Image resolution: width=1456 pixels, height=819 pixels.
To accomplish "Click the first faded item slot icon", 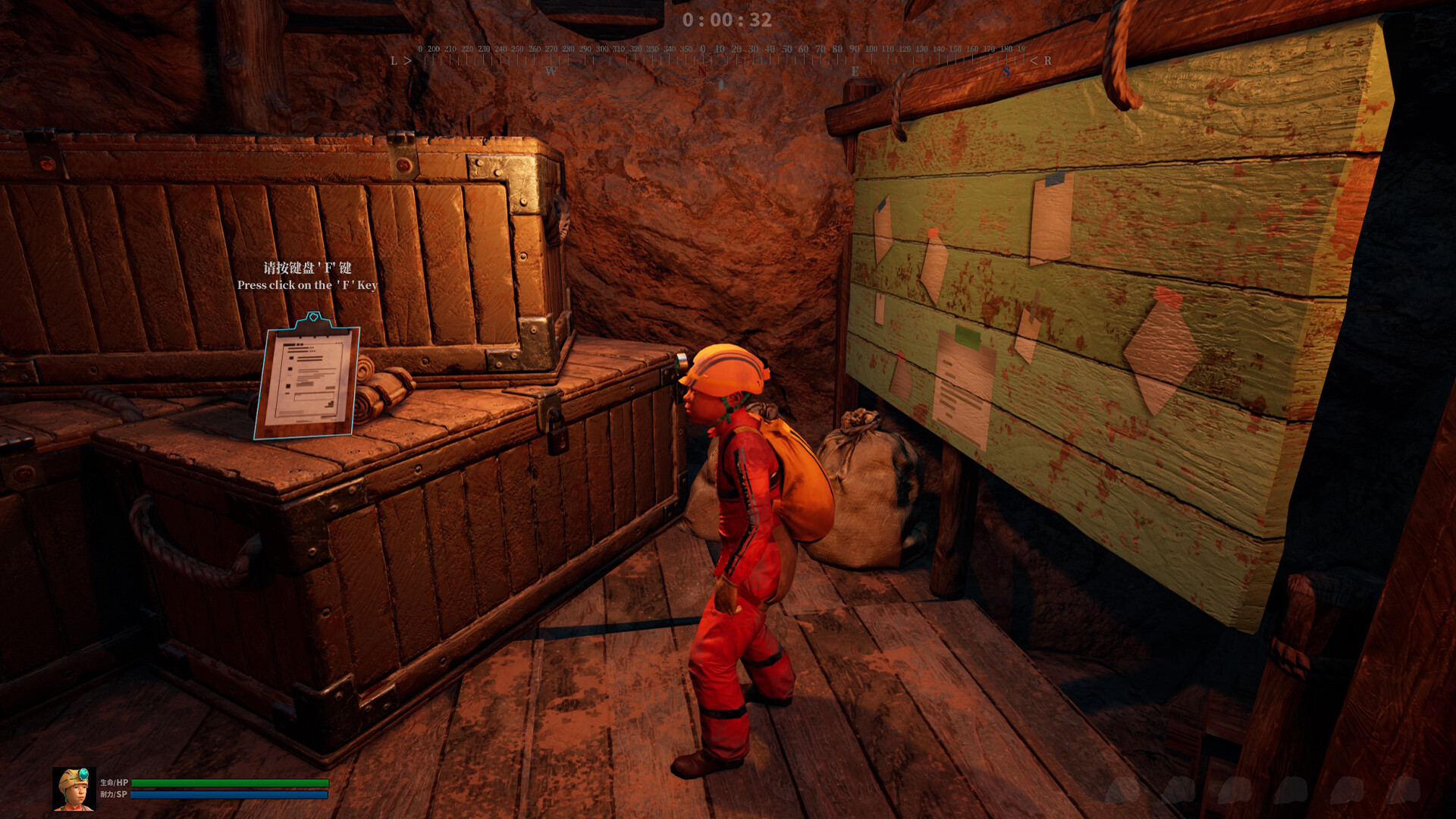I will point(1122,789).
